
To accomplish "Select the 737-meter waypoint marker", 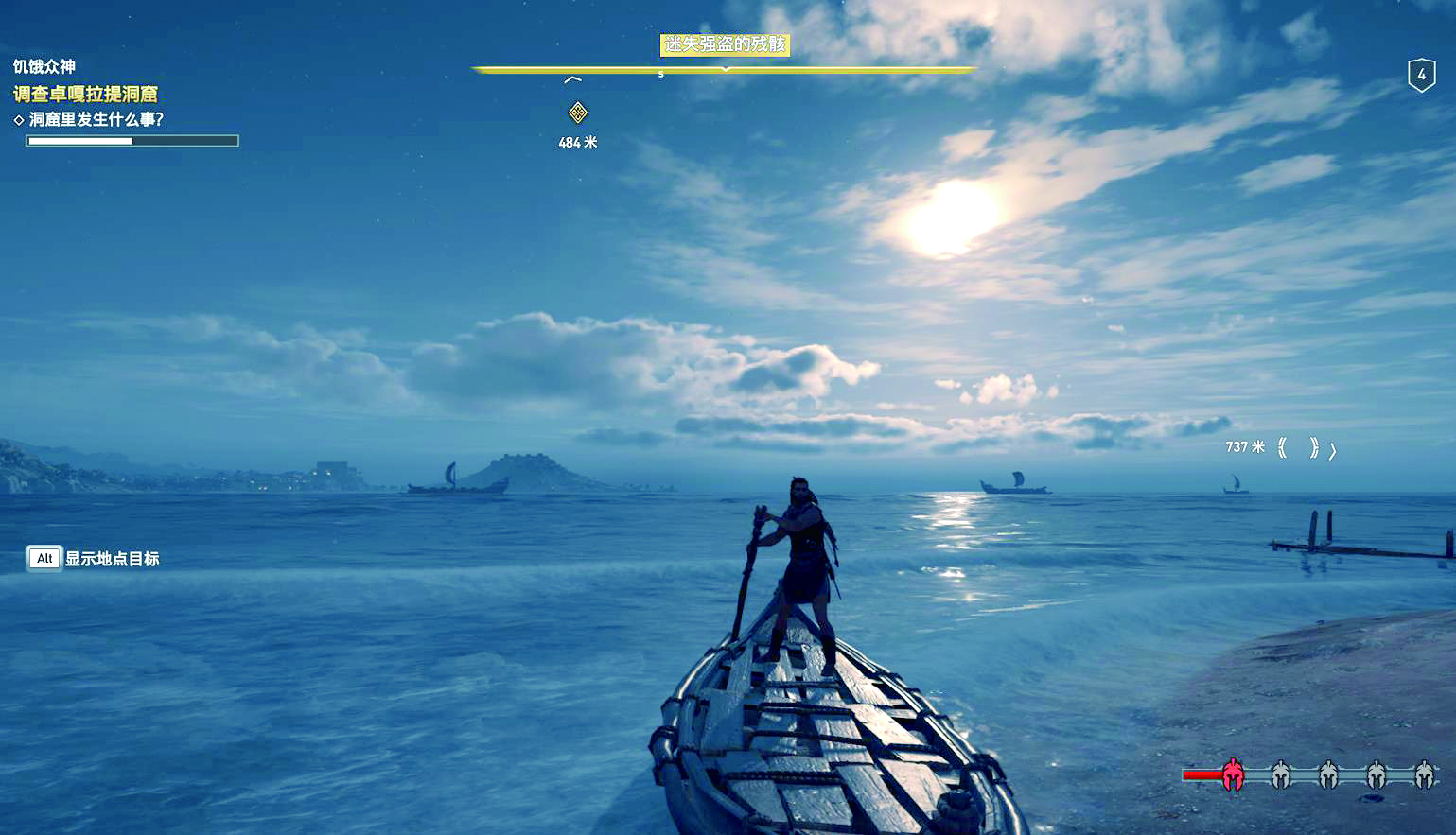I will click(1298, 447).
